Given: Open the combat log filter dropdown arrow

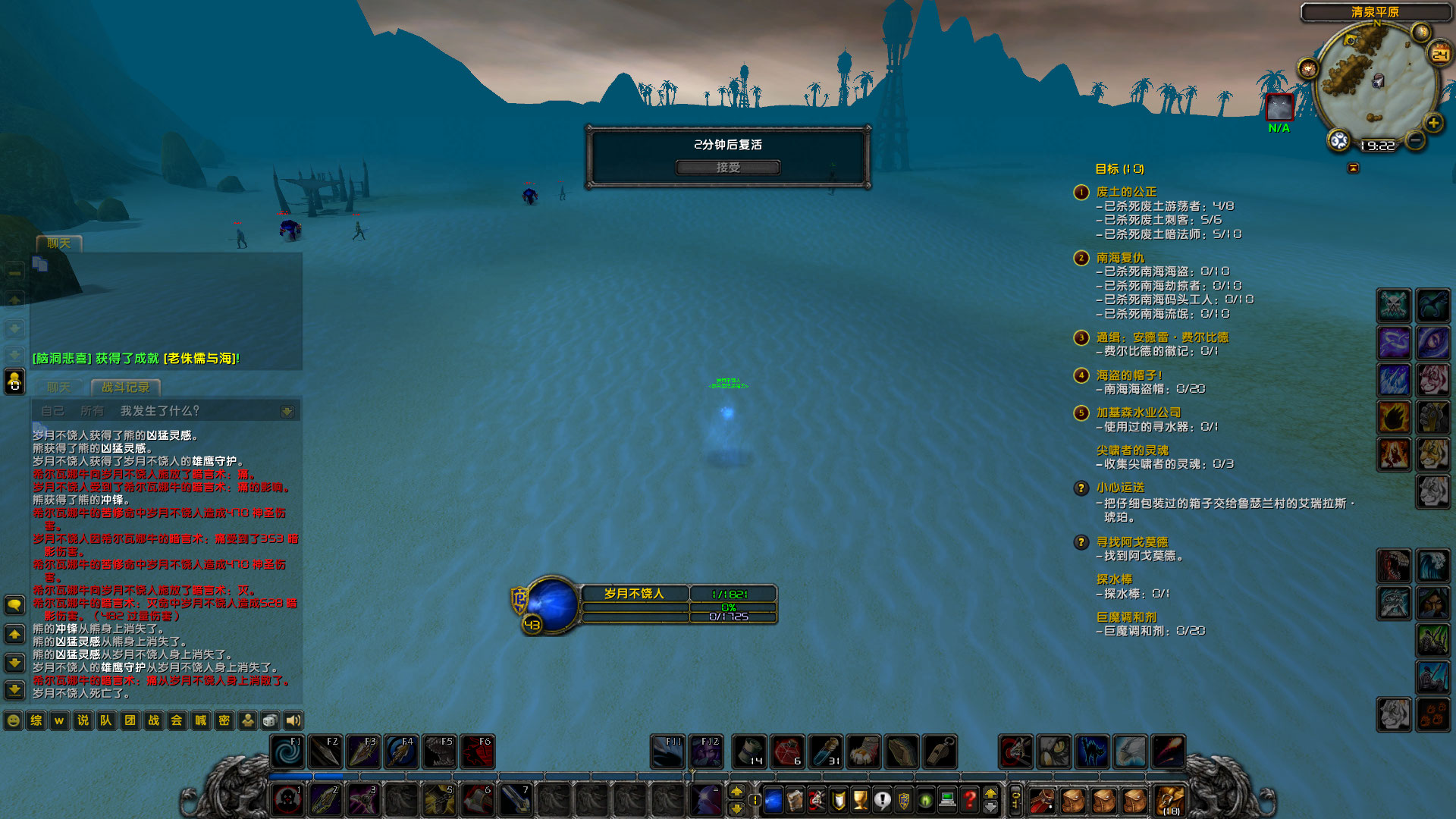Looking at the screenshot, I should 288,409.
